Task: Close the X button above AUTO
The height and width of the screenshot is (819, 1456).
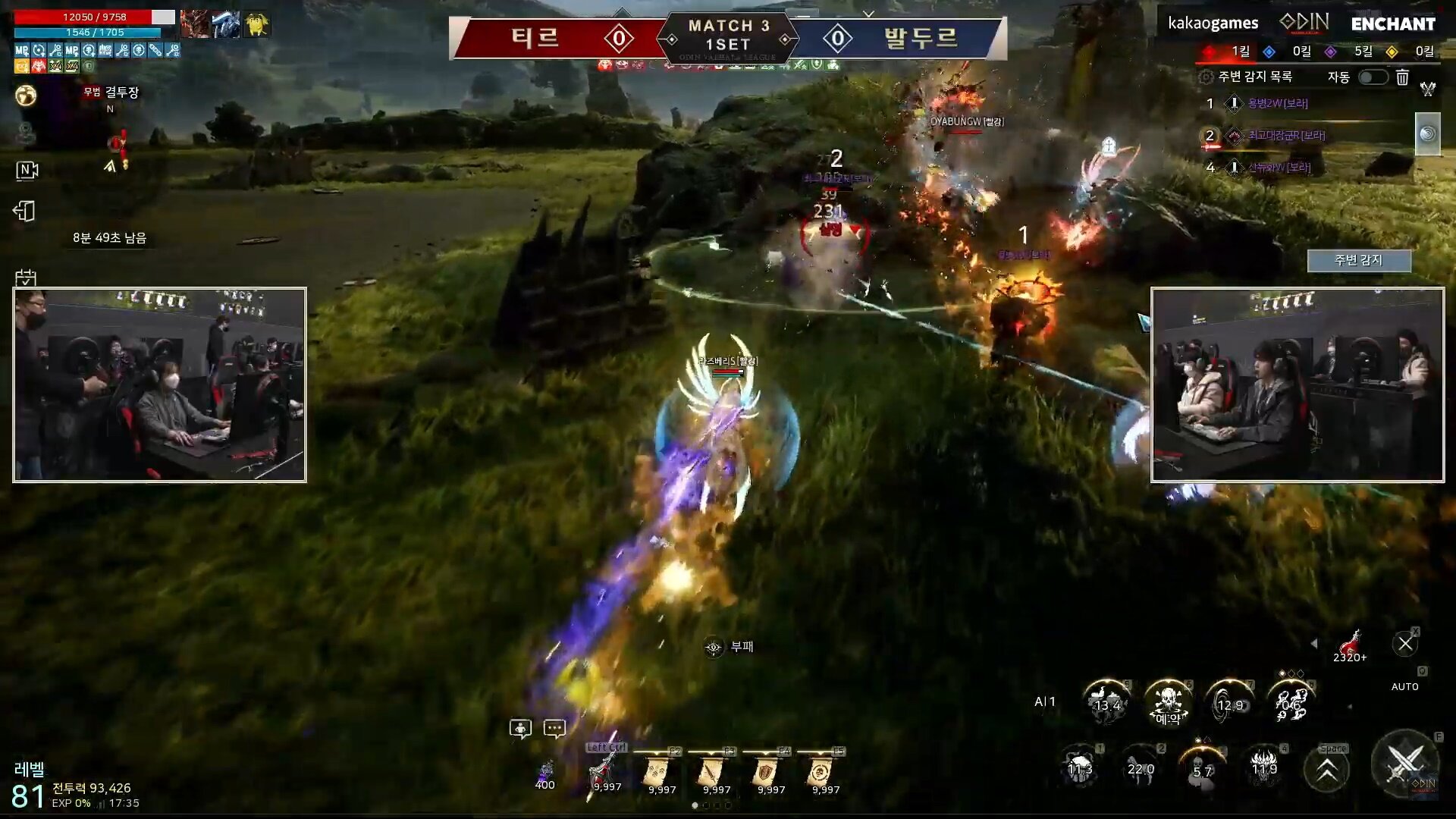Action: 1404,644
